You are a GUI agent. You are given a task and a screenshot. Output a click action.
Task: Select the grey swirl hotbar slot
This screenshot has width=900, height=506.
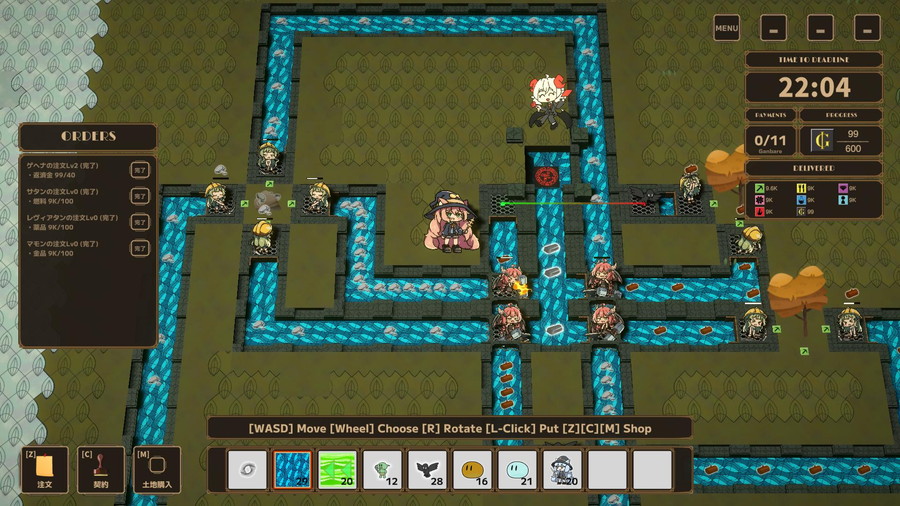247,469
